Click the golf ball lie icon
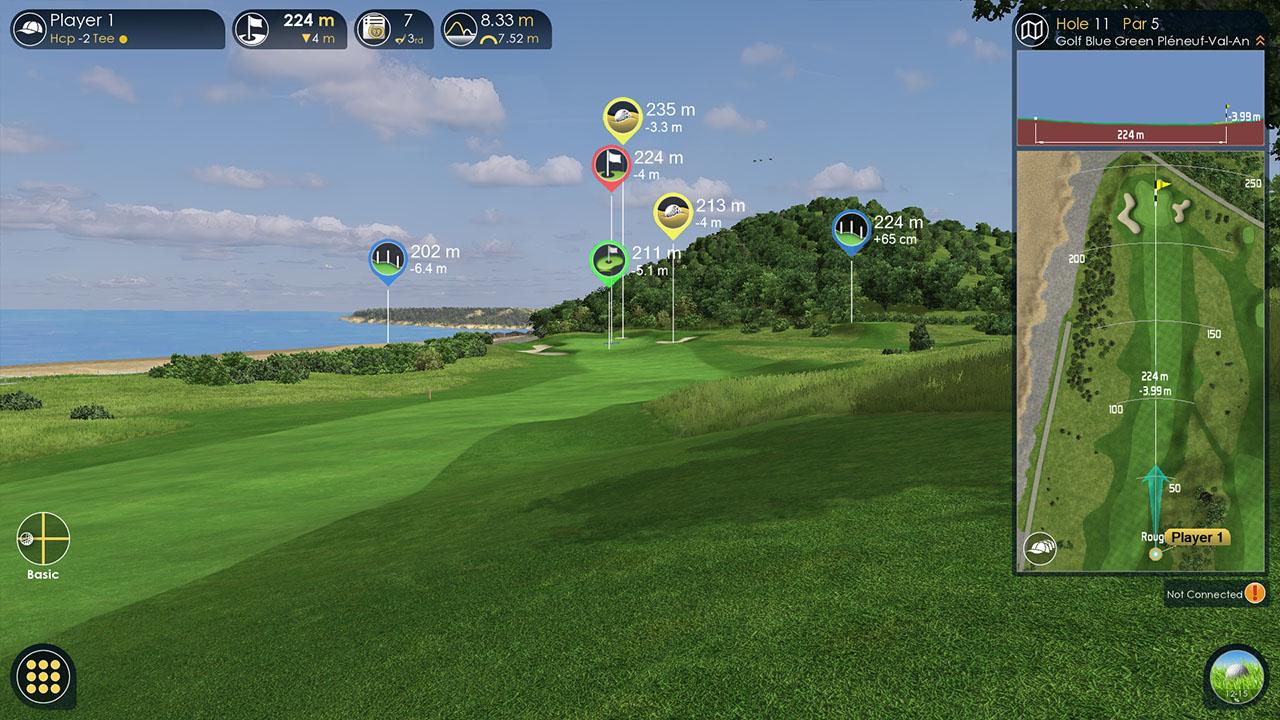This screenshot has width=1280, height=720. [1236, 677]
